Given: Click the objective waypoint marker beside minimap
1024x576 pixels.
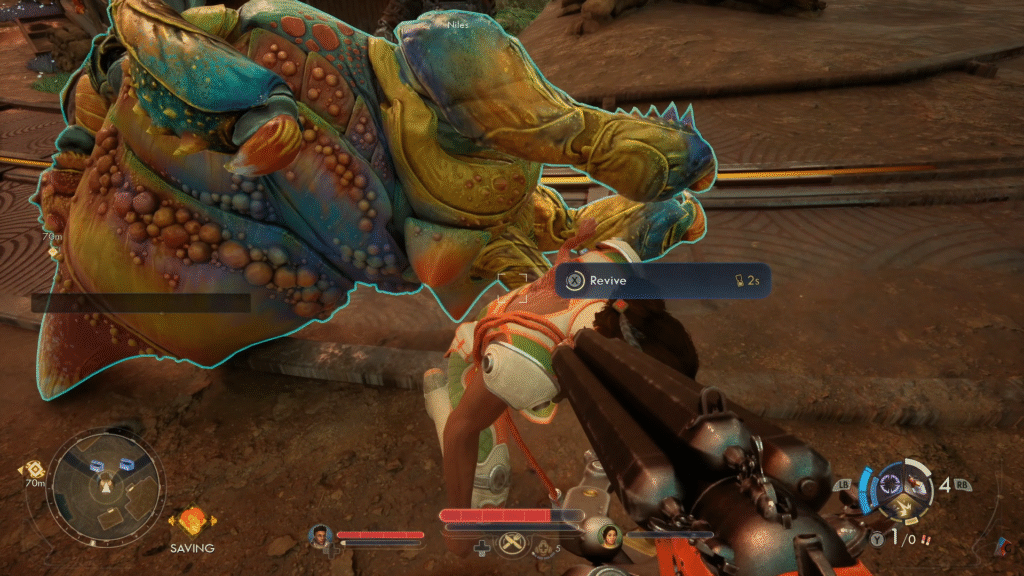Looking at the screenshot, I should 33,468.
